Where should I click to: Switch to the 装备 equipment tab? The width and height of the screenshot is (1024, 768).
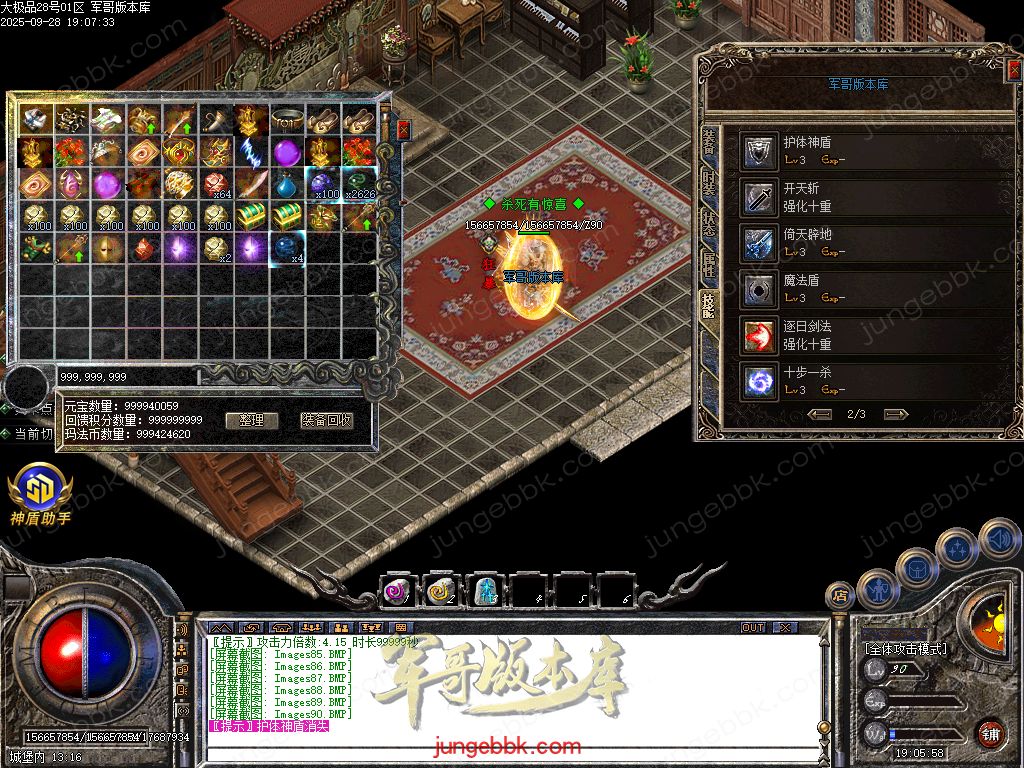(x=709, y=142)
